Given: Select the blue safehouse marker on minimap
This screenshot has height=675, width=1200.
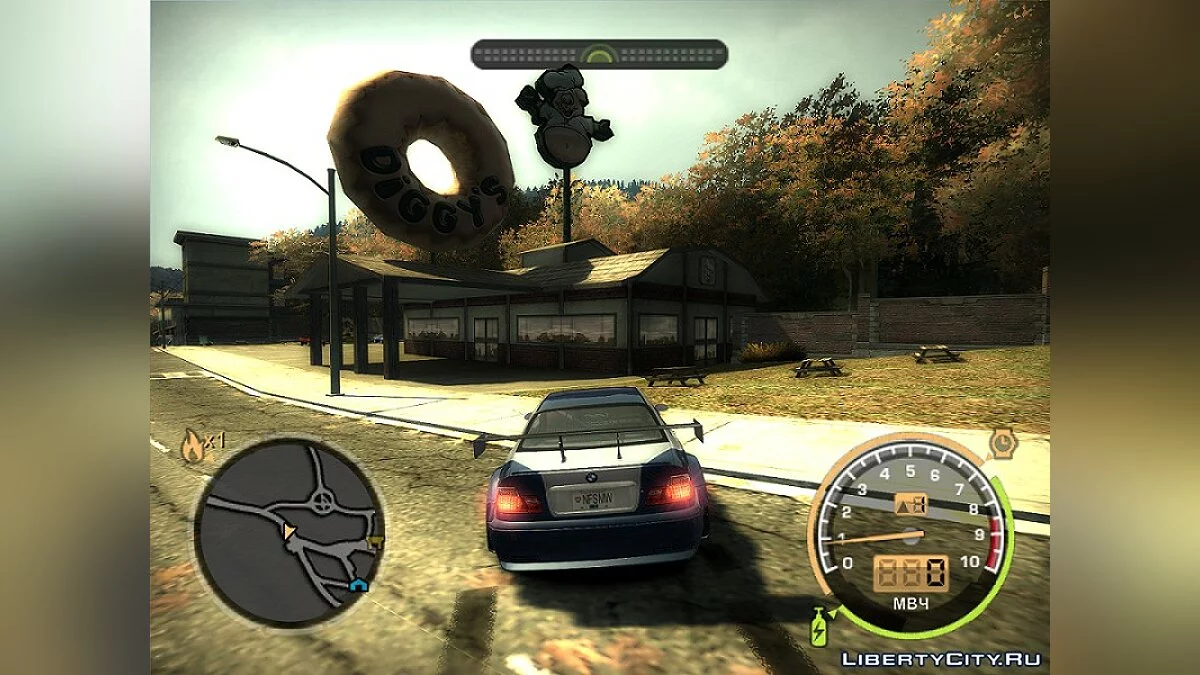Looking at the screenshot, I should click(358, 584).
